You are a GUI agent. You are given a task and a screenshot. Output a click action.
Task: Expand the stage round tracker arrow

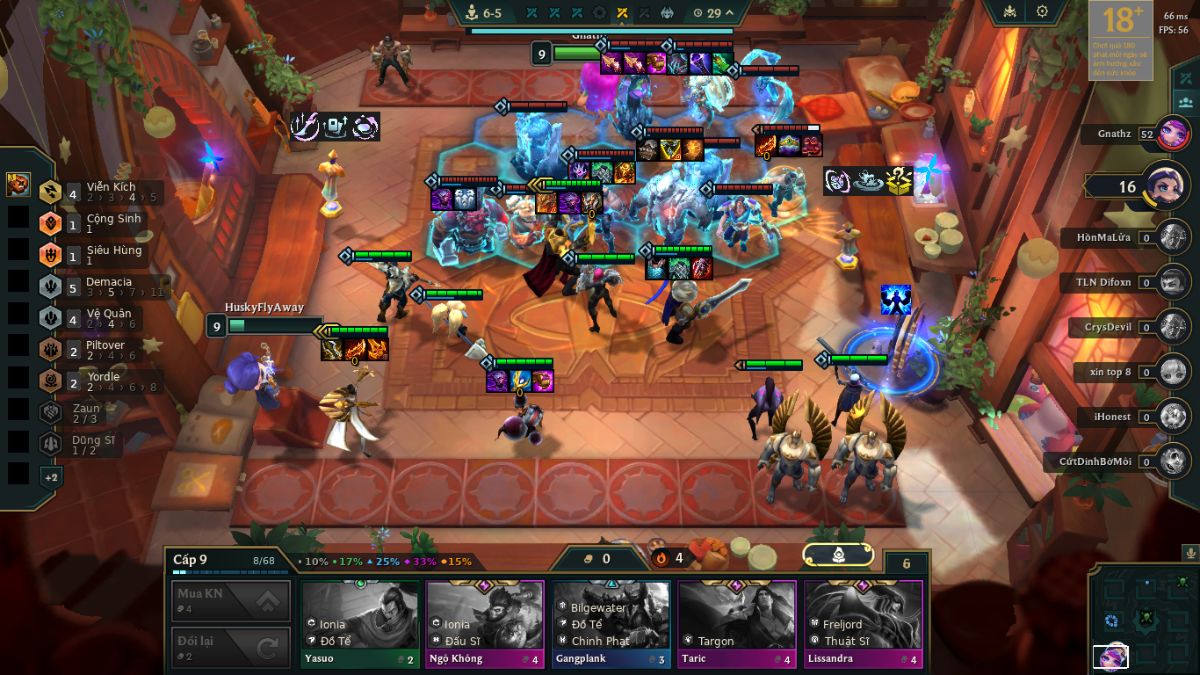click(729, 13)
